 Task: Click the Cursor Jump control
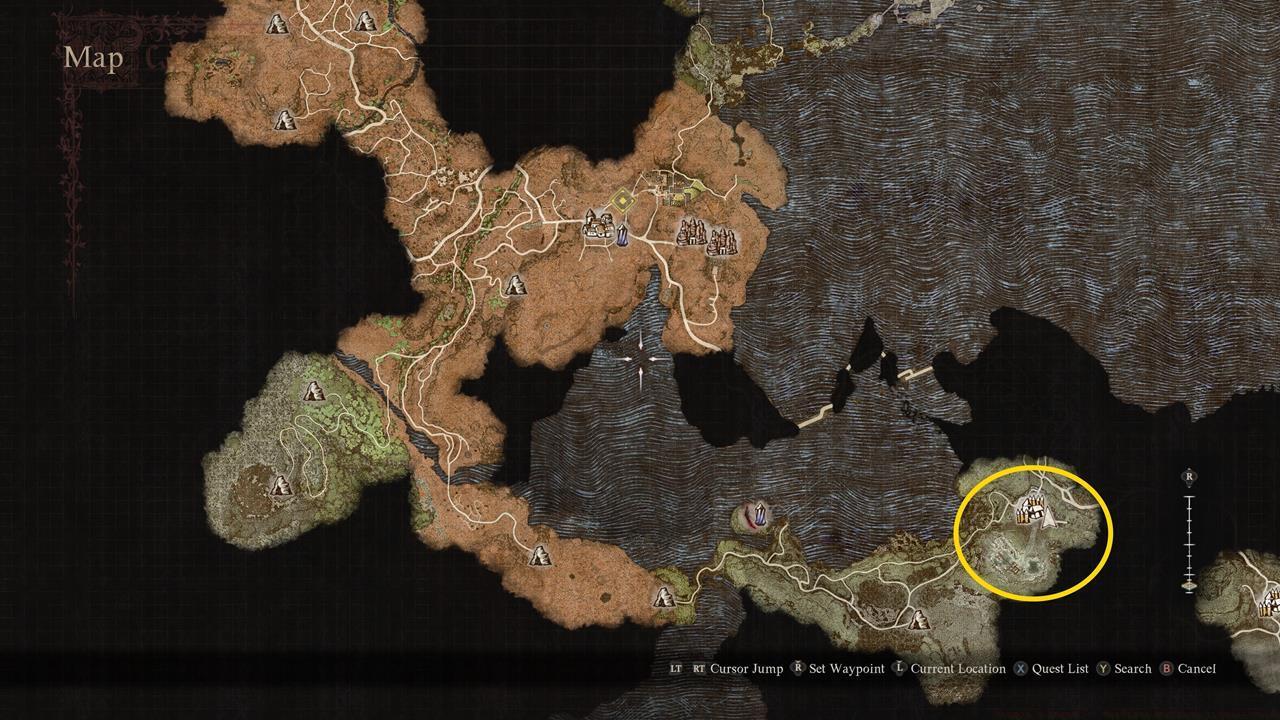click(745, 668)
